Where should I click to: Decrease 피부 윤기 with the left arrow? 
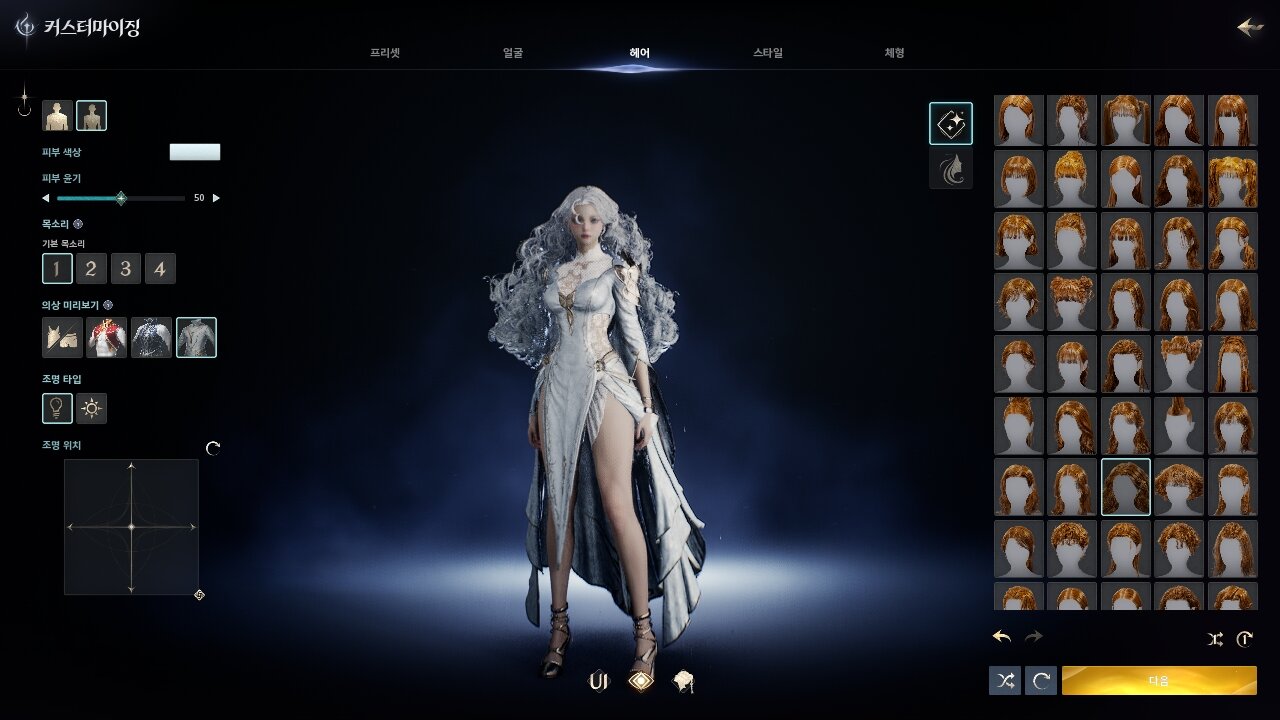[x=45, y=198]
